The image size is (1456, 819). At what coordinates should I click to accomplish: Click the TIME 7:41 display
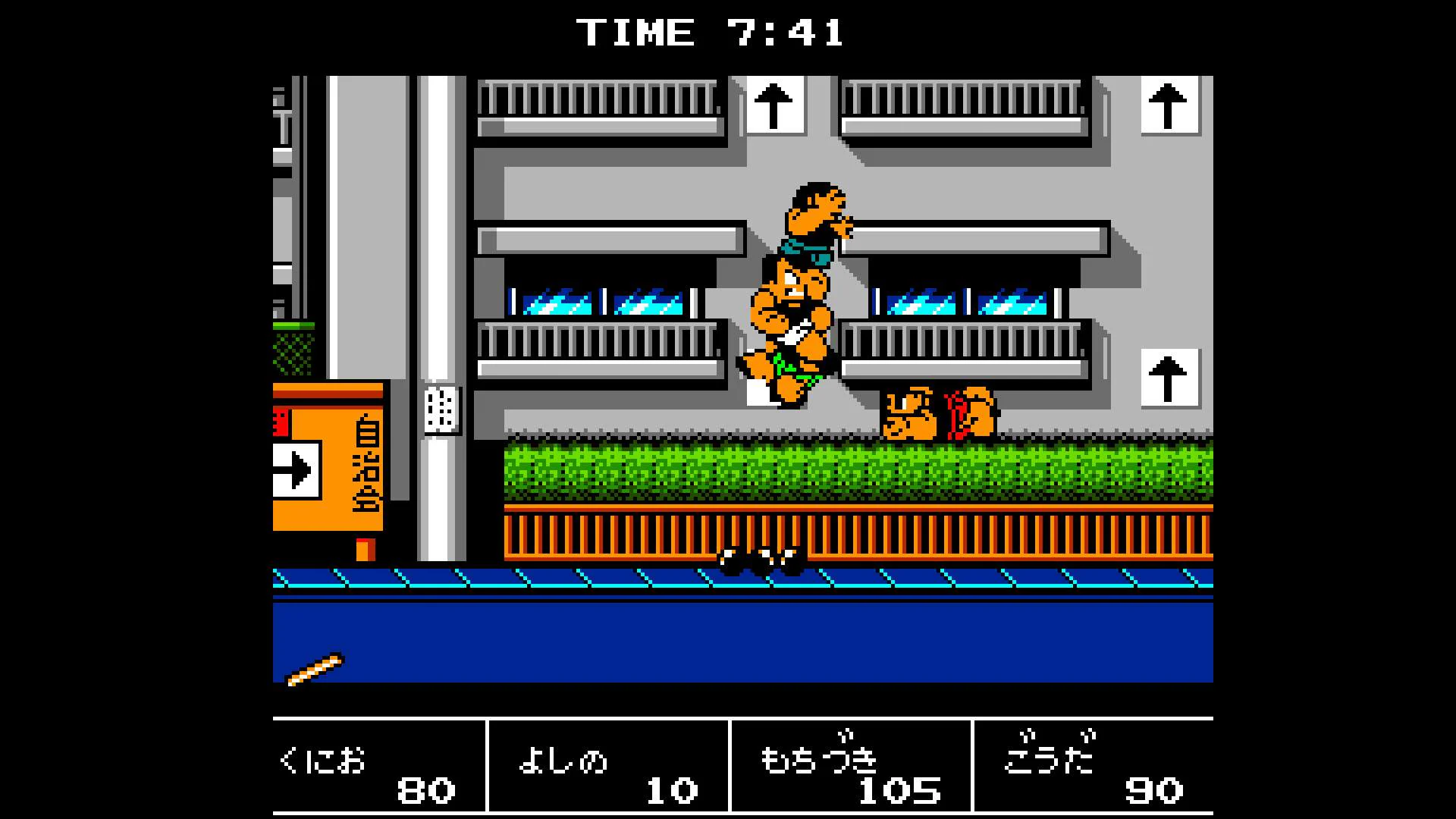(709, 32)
